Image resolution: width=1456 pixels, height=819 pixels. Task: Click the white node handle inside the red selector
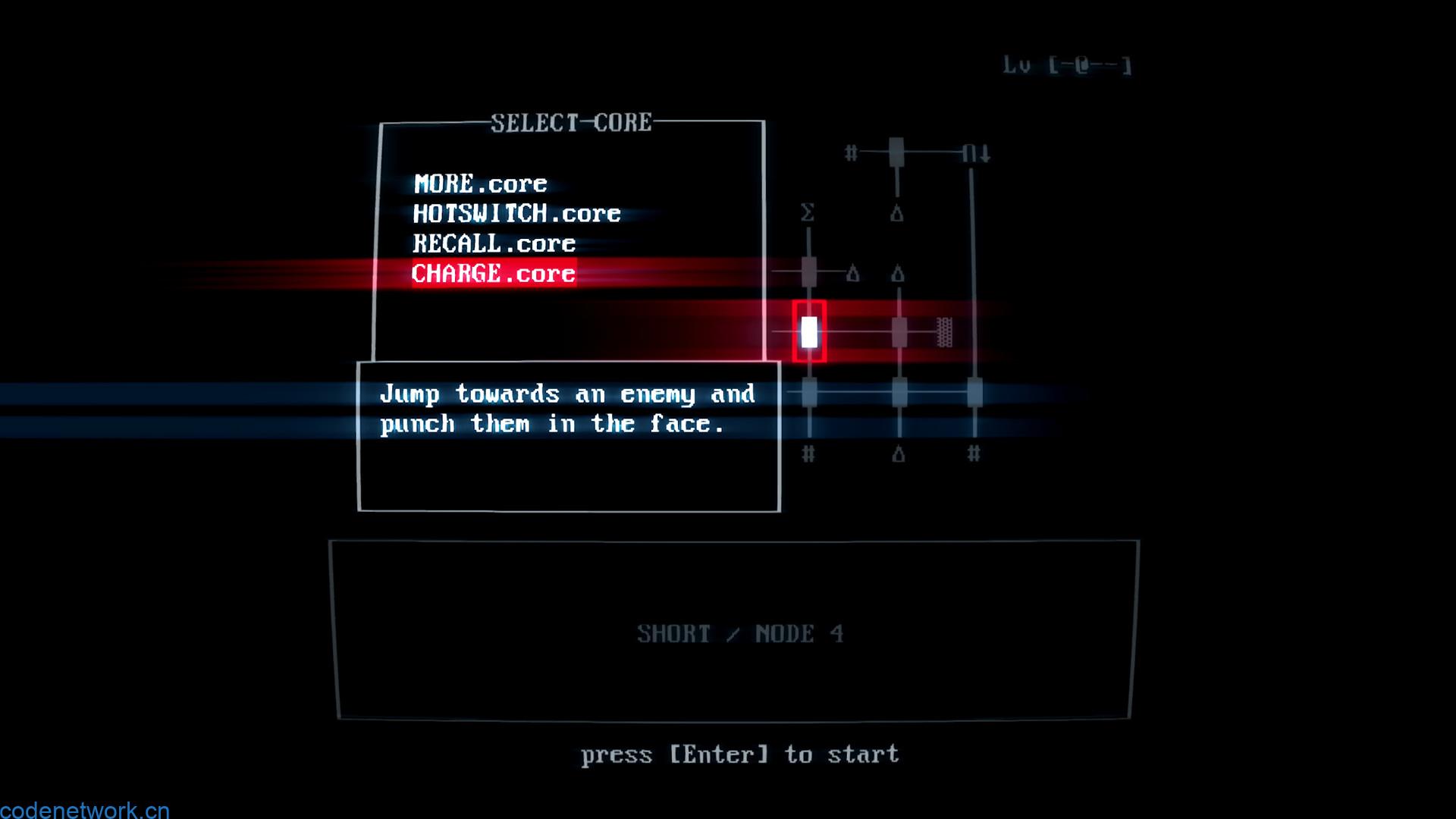point(808,330)
